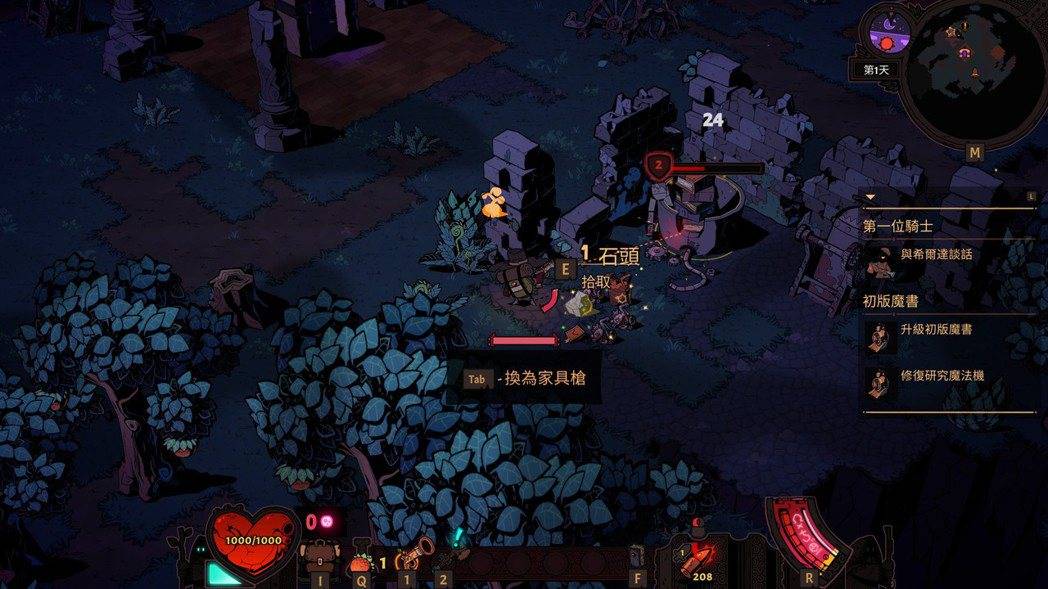1048x589 pixels.
Task: Select the 與希爾達談話 objective
Action: [x=936, y=254]
